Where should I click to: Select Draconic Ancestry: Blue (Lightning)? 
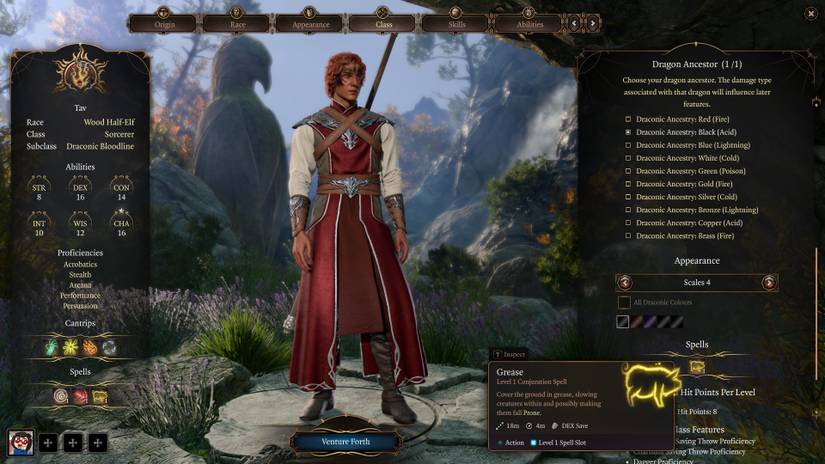(x=627, y=145)
